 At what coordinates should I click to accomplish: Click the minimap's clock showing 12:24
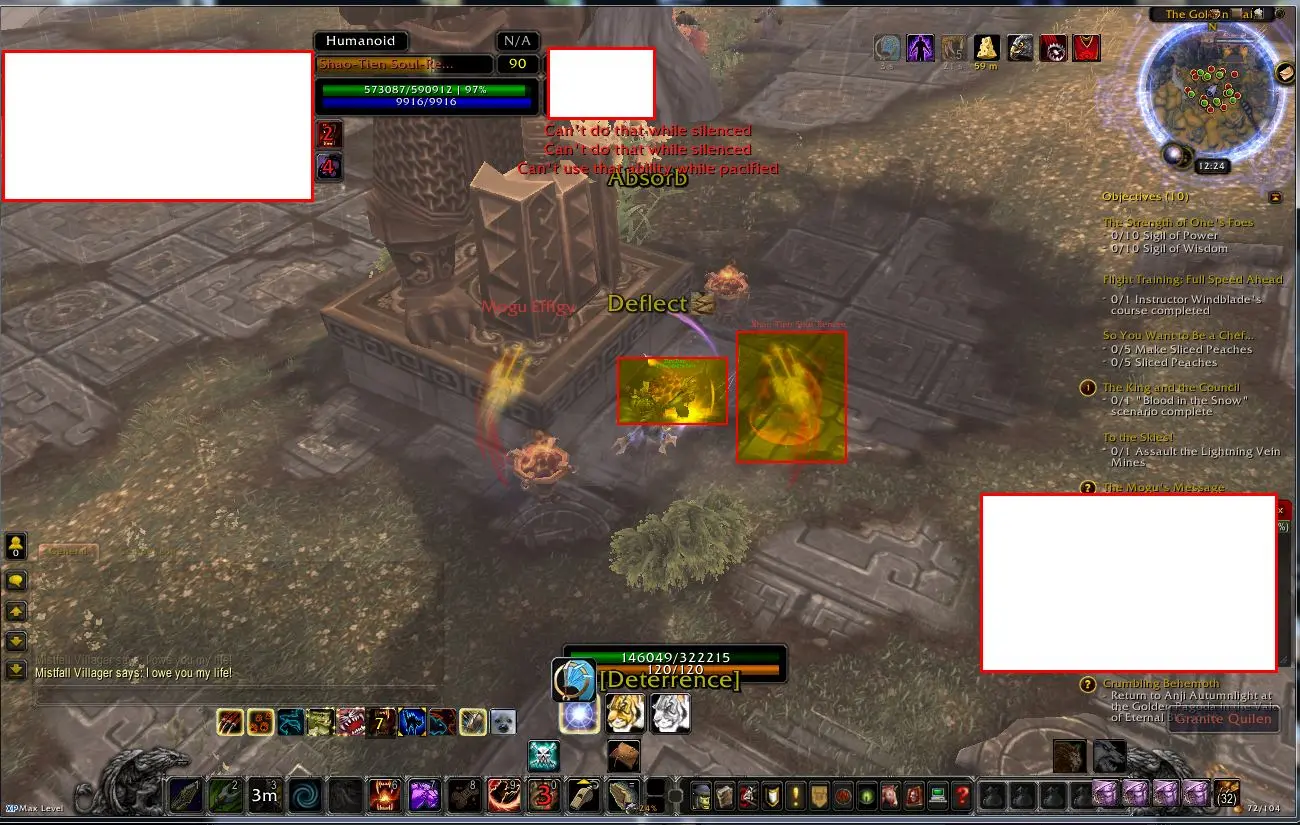click(1212, 166)
